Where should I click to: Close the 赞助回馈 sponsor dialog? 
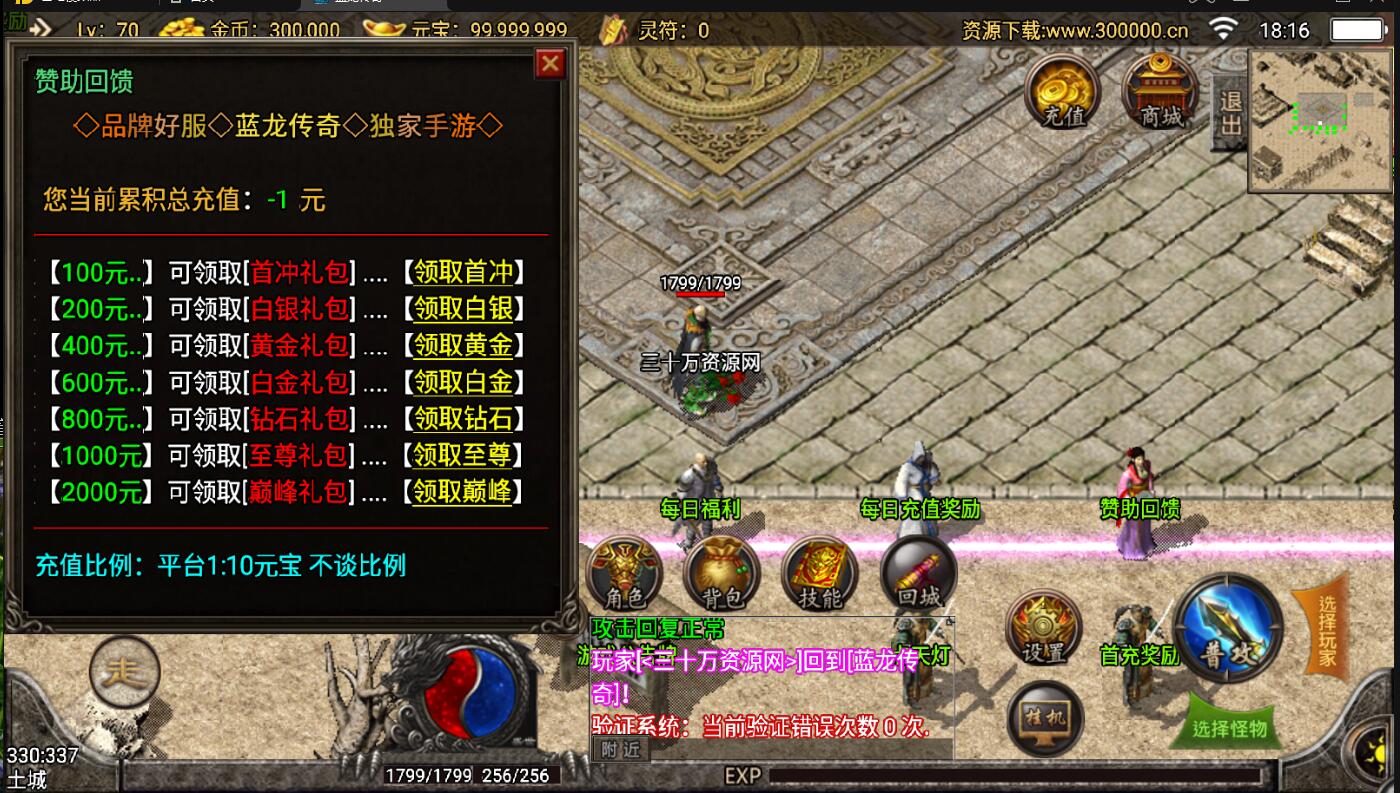click(x=549, y=63)
